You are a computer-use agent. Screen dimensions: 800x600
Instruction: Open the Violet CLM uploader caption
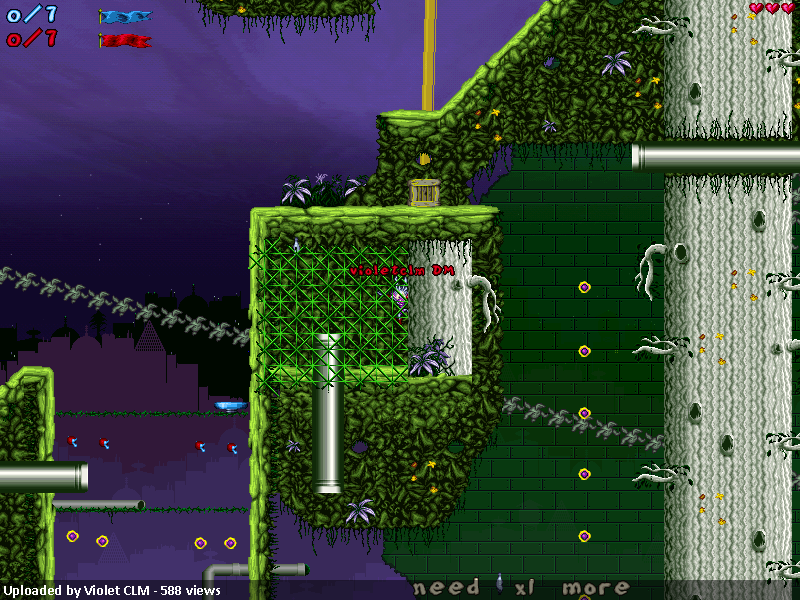111,591
